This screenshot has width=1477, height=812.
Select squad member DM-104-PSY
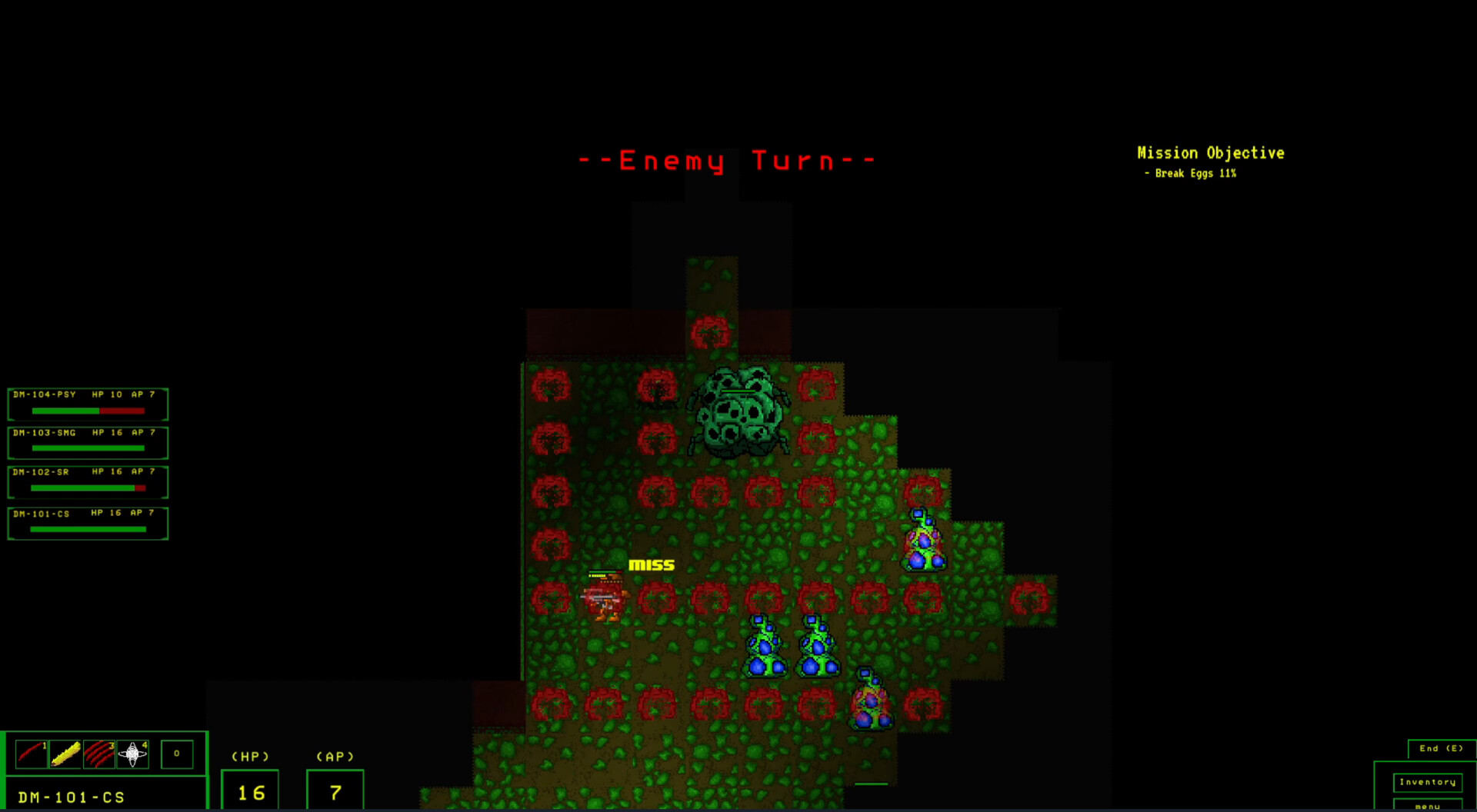87,403
